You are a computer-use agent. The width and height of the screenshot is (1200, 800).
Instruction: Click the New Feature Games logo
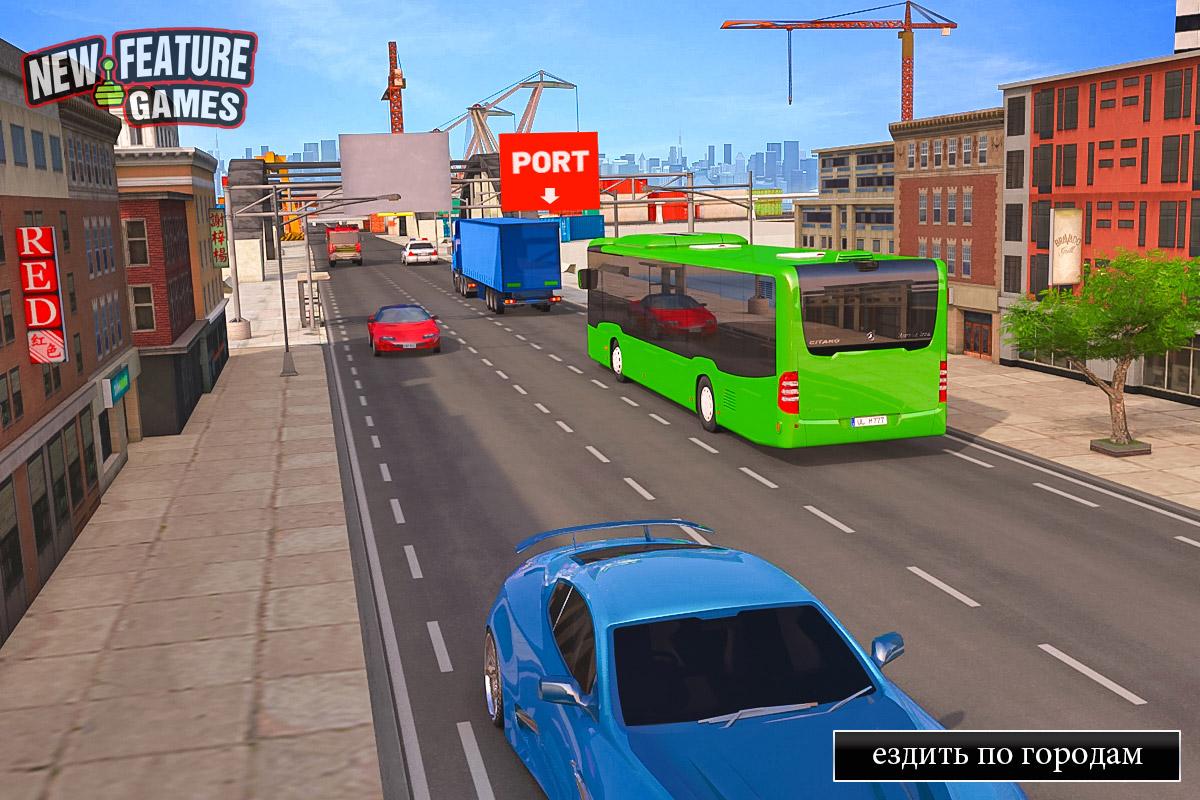tap(139, 77)
